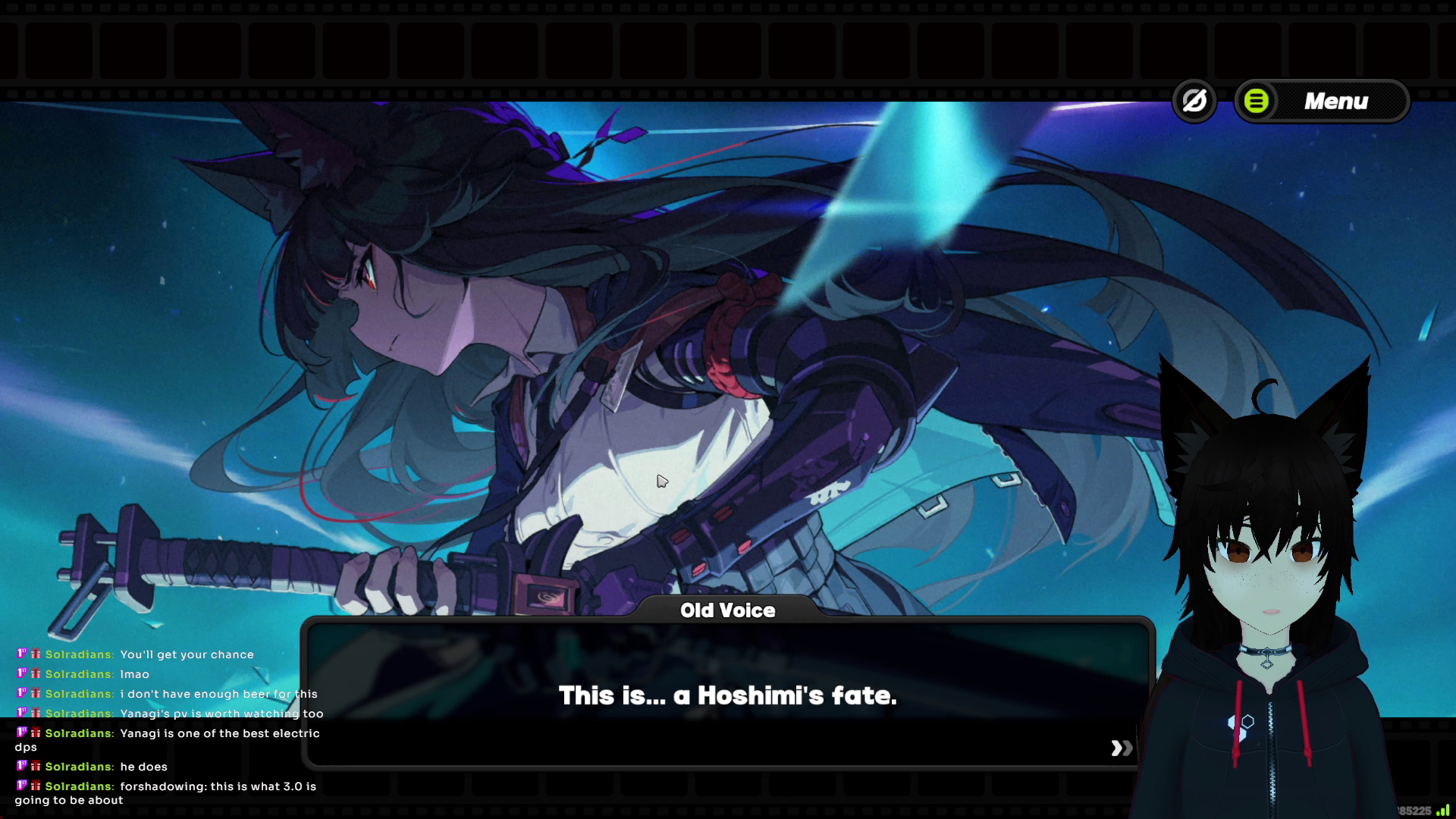Open the Menu button
The image size is (1456, 819).
[x=1322, y=101]
